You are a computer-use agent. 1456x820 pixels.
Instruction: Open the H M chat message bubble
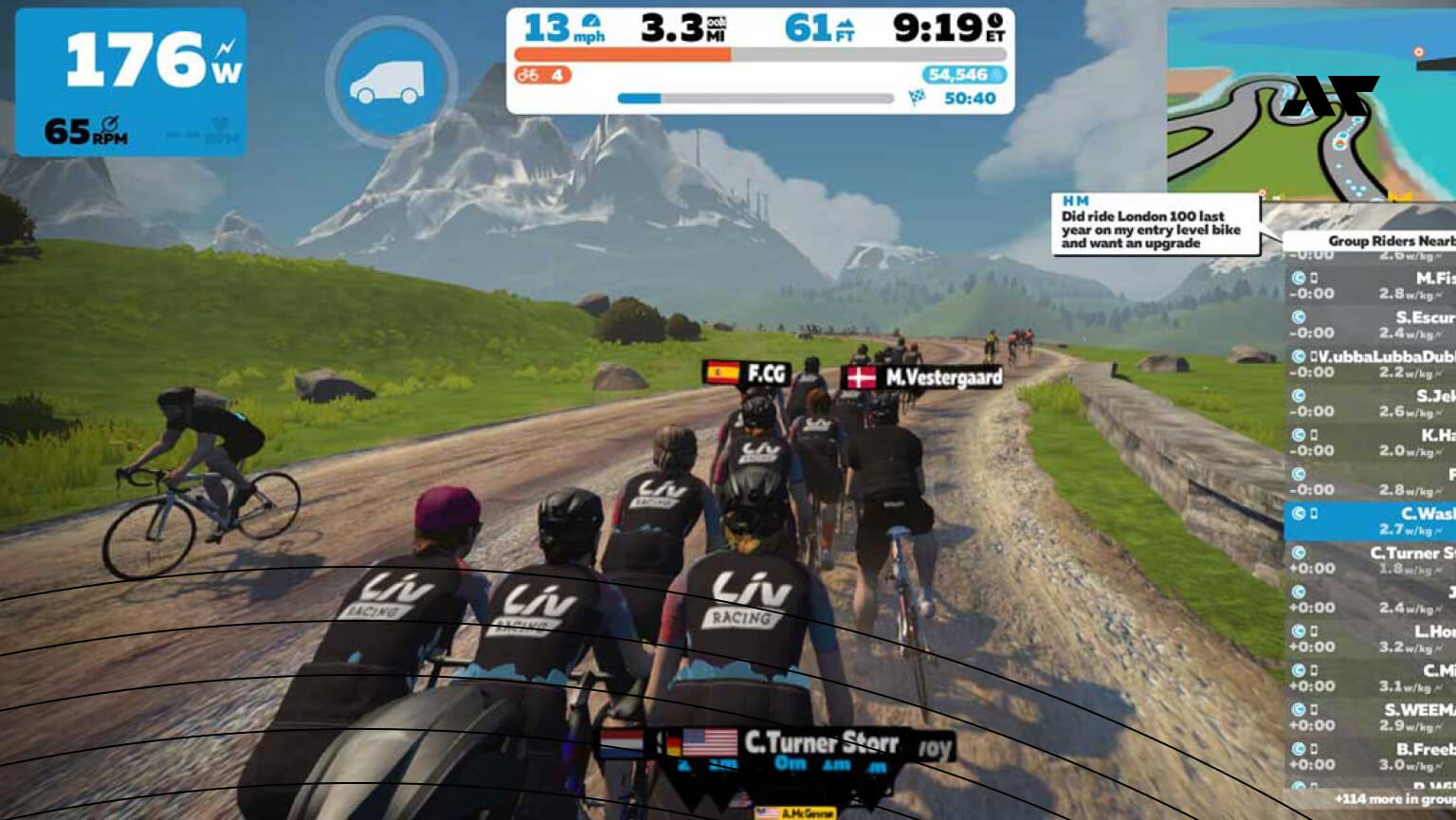[1155, 225]
